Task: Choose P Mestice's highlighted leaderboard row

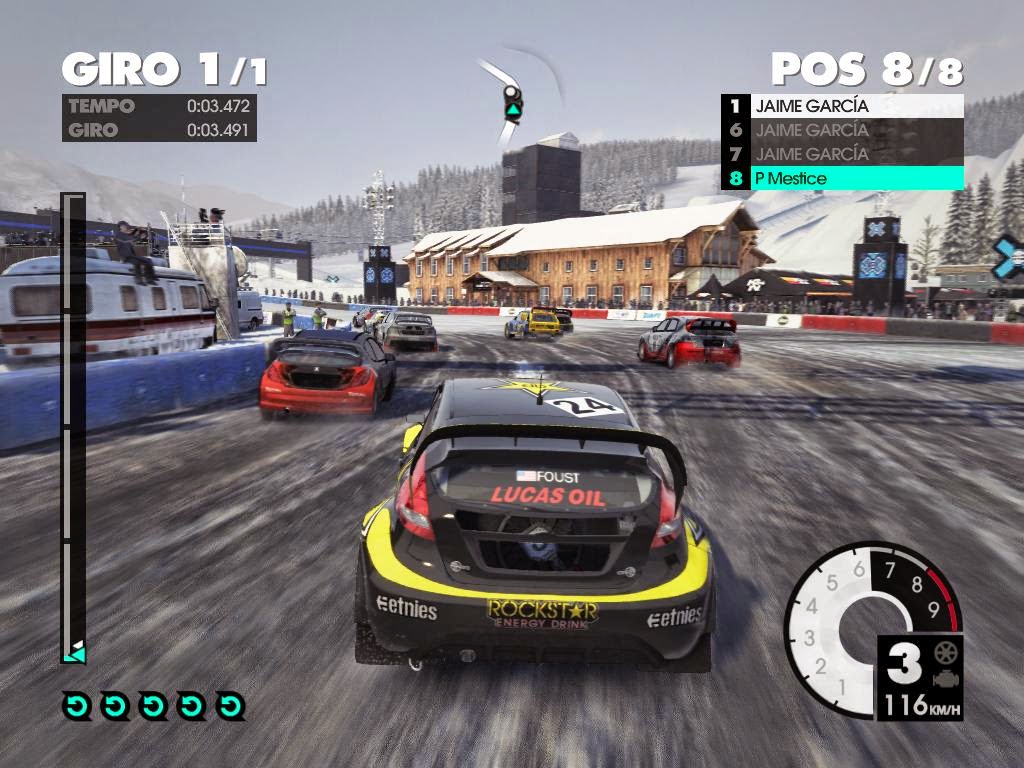Action: [842, 178]
